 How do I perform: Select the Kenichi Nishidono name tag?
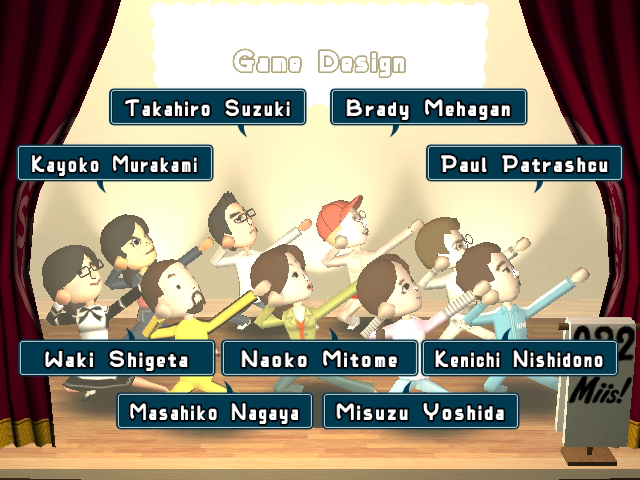519,358
